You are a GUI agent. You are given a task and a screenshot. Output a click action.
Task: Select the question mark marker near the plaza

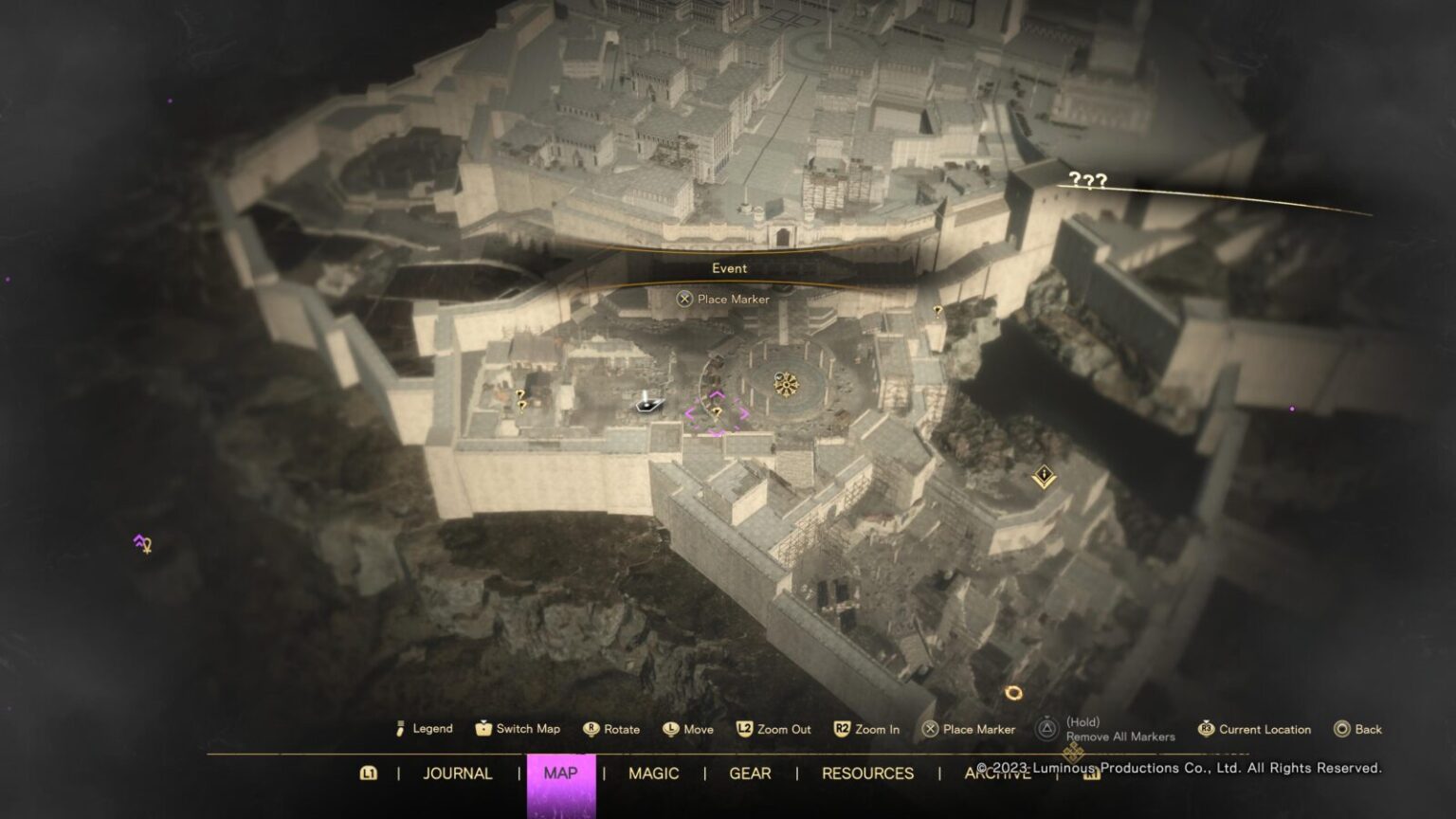coord(937,311)
